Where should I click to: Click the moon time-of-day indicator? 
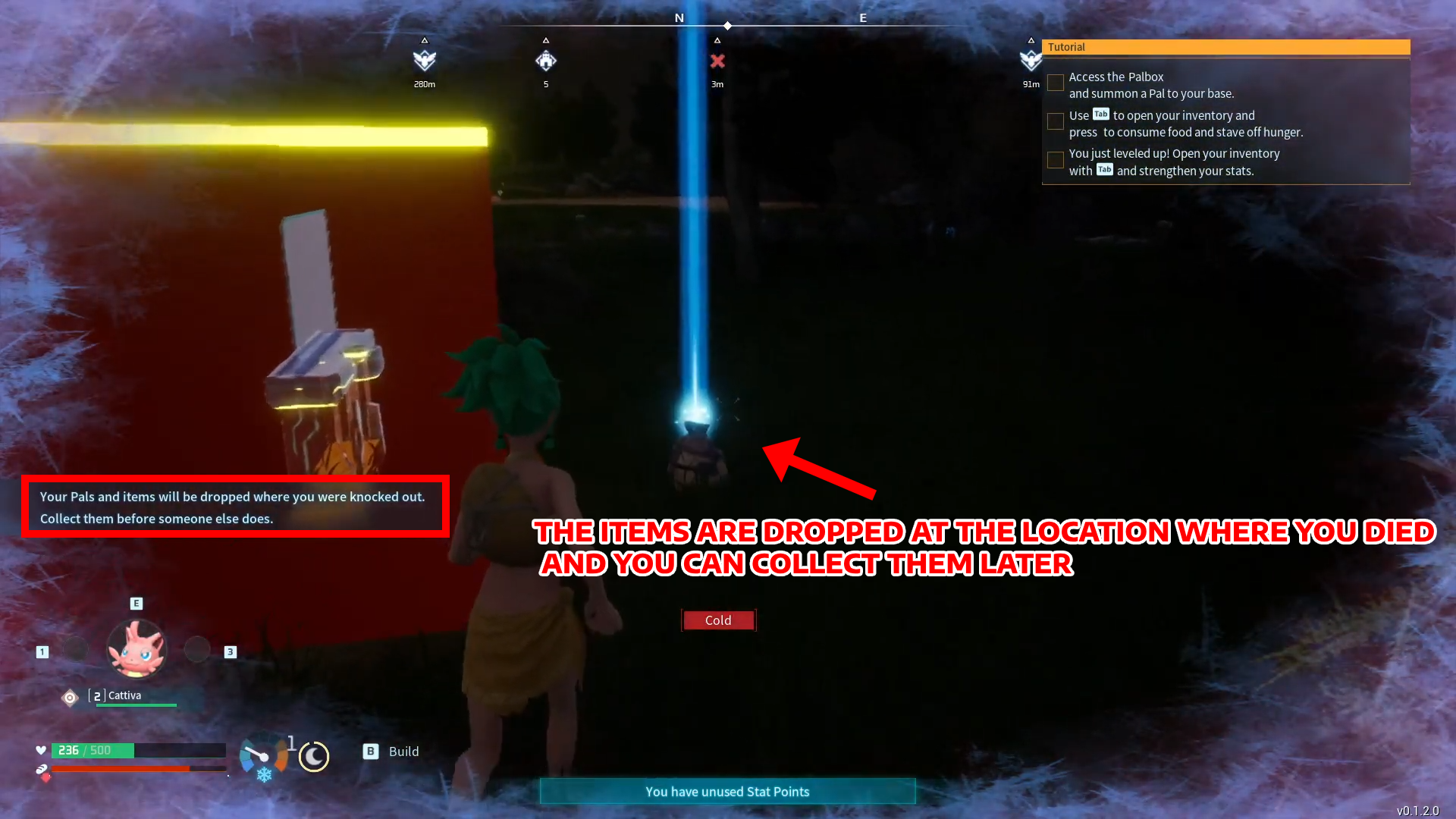(314, 756)
